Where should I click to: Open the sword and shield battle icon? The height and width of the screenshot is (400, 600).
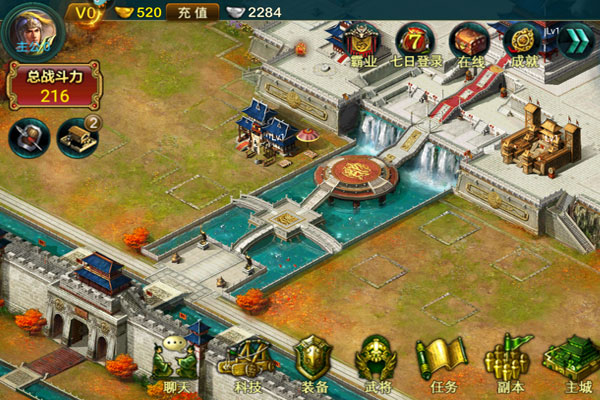tap(28, 137)
